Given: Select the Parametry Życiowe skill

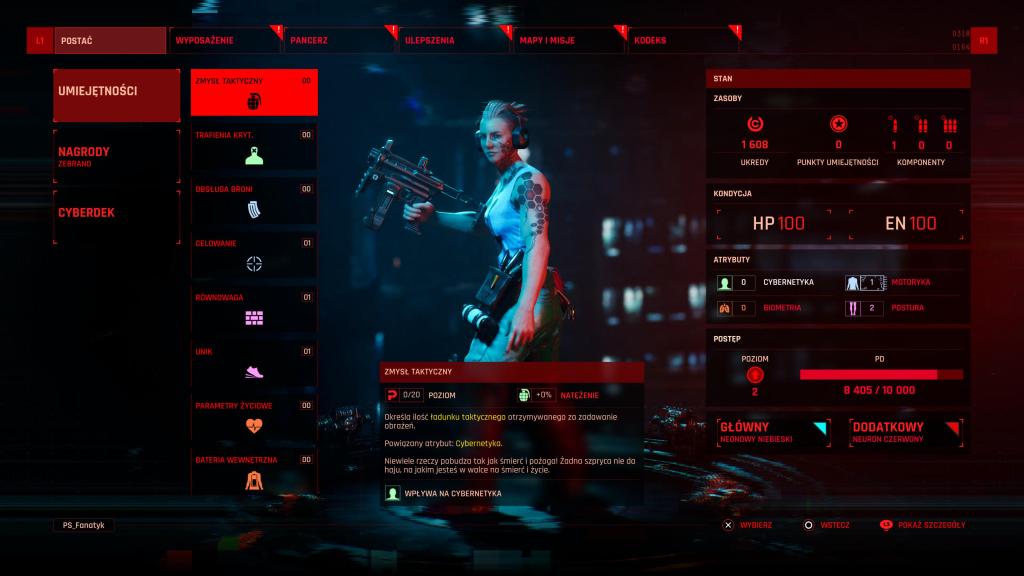Looking at the screenshot, I should 254,416.
